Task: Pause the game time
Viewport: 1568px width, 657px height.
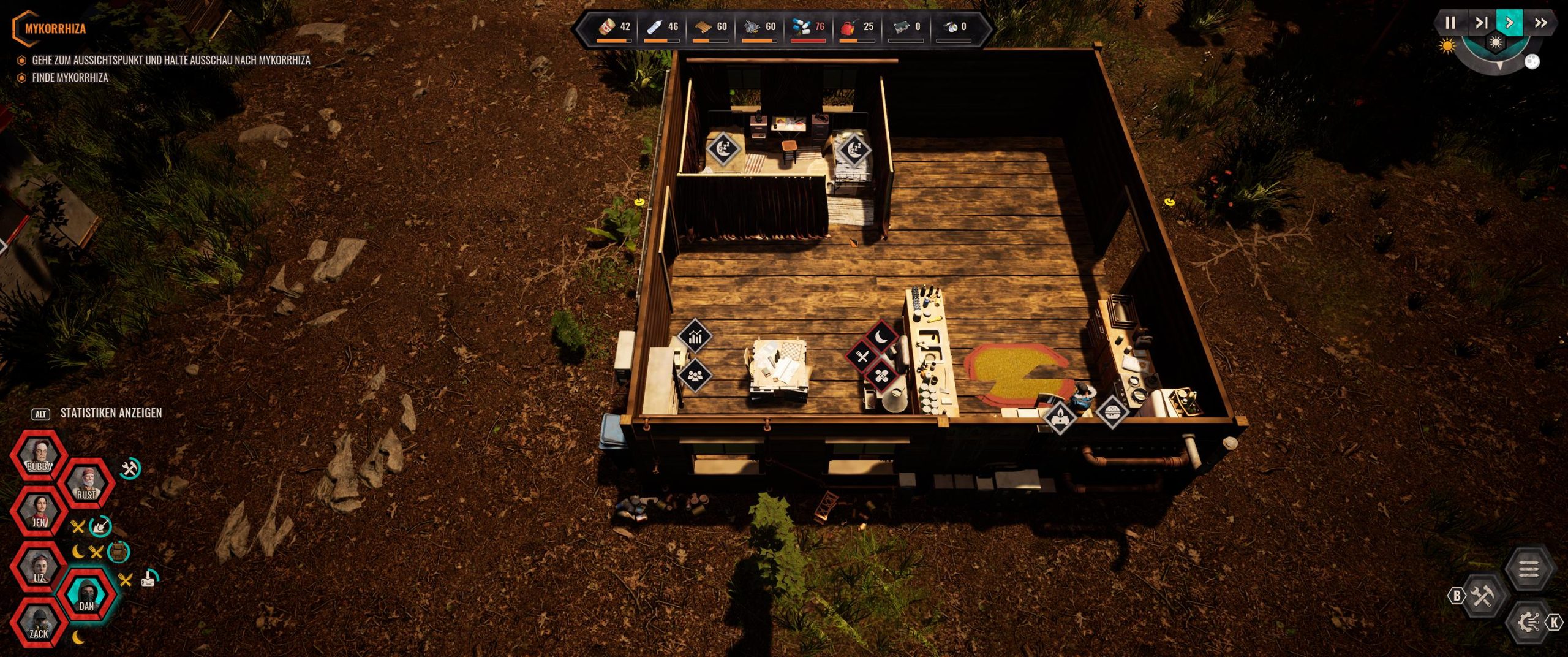Action: tap(1450, 23)
